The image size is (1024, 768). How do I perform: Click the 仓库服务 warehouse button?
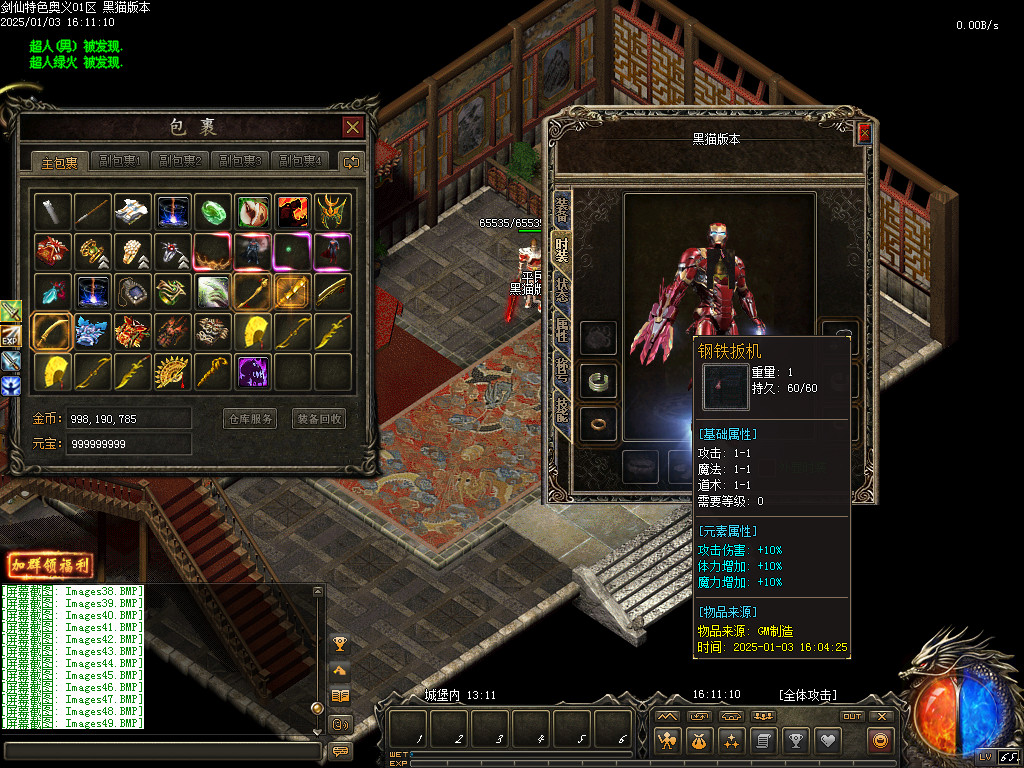pos(249,419)
